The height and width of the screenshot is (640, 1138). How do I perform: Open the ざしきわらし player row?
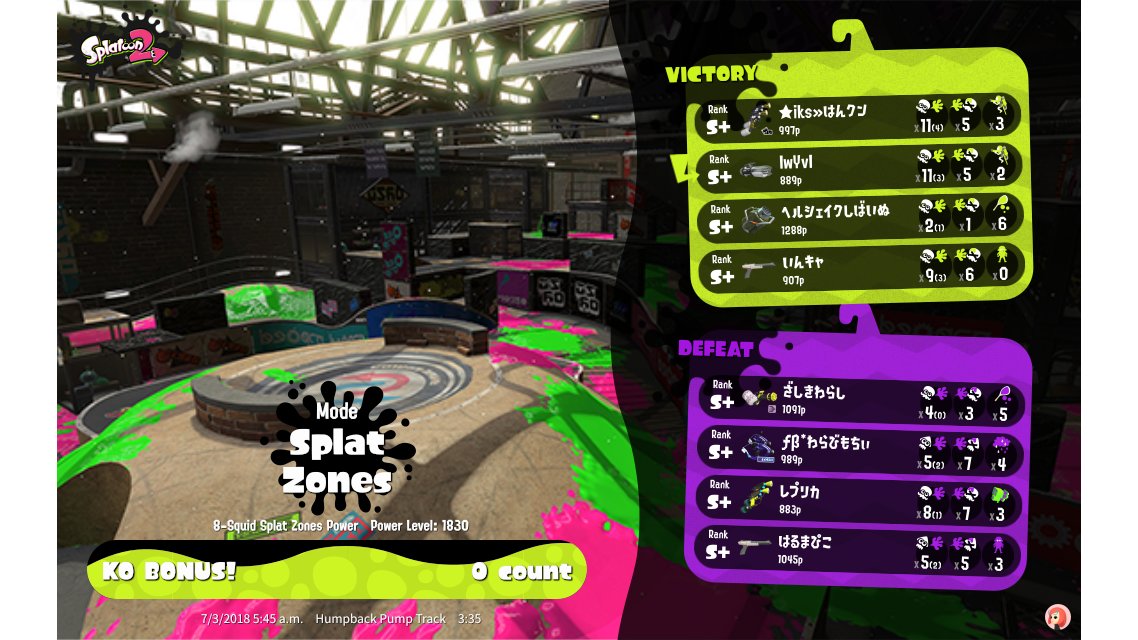coord(858,399)
